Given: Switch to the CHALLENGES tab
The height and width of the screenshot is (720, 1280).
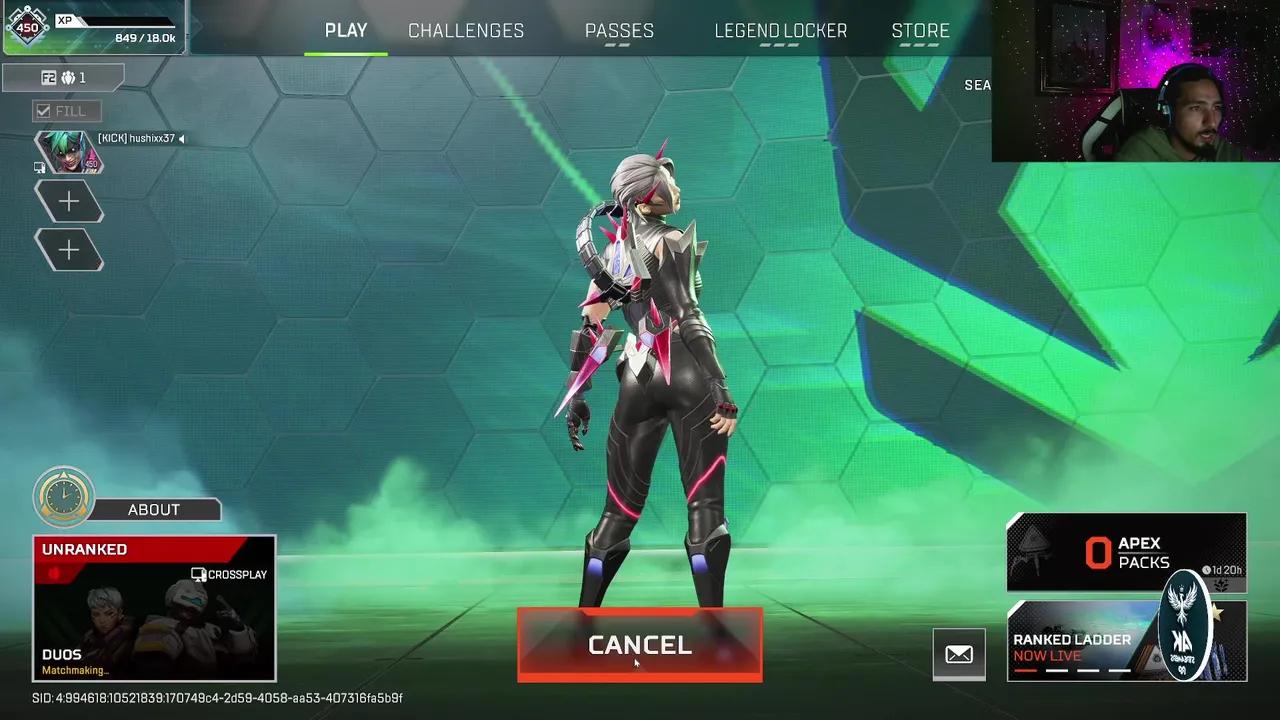Looking at the screenshot, I should point(465,31).
